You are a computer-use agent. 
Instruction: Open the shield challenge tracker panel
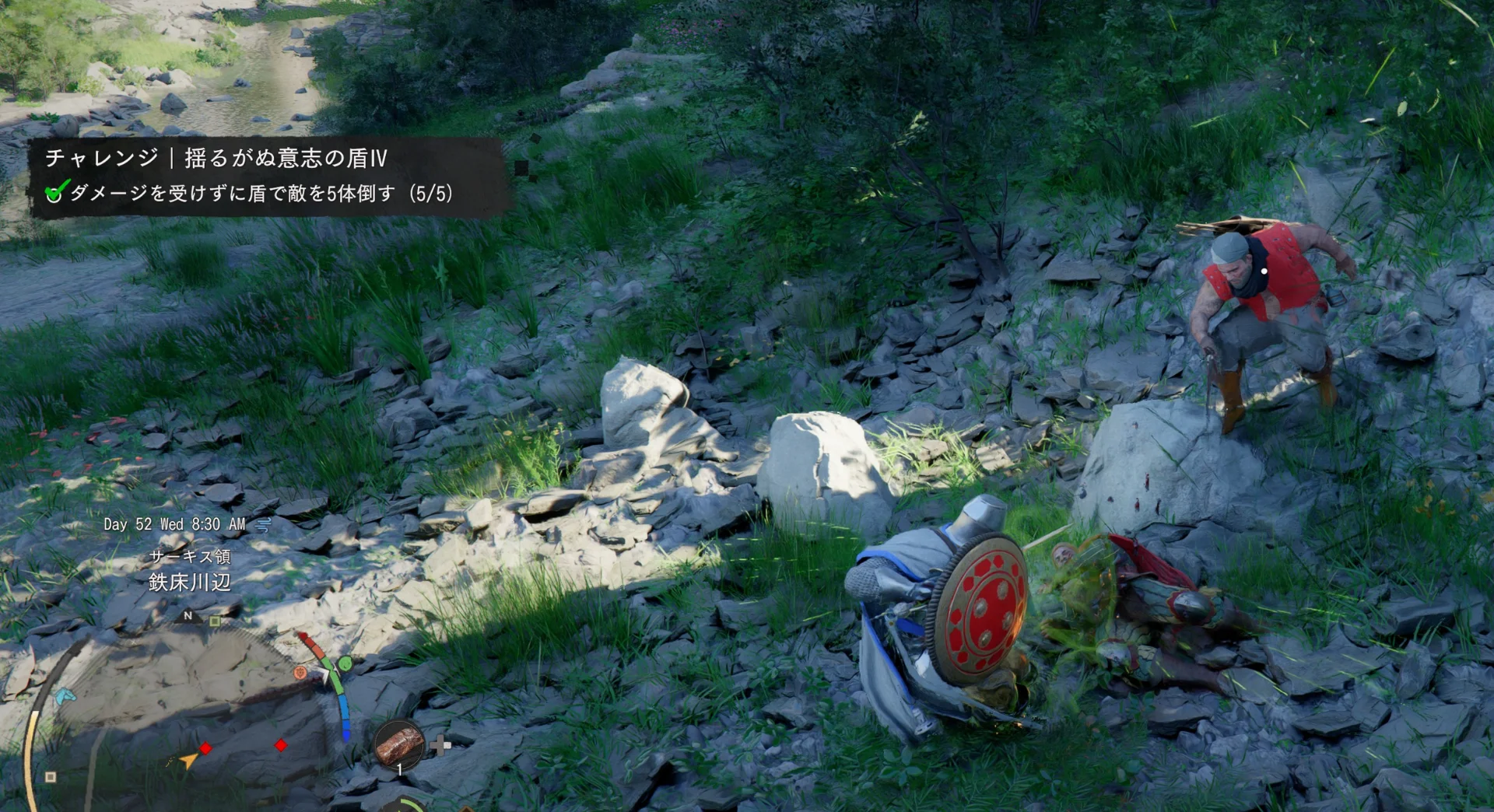[x=268, y=176]
